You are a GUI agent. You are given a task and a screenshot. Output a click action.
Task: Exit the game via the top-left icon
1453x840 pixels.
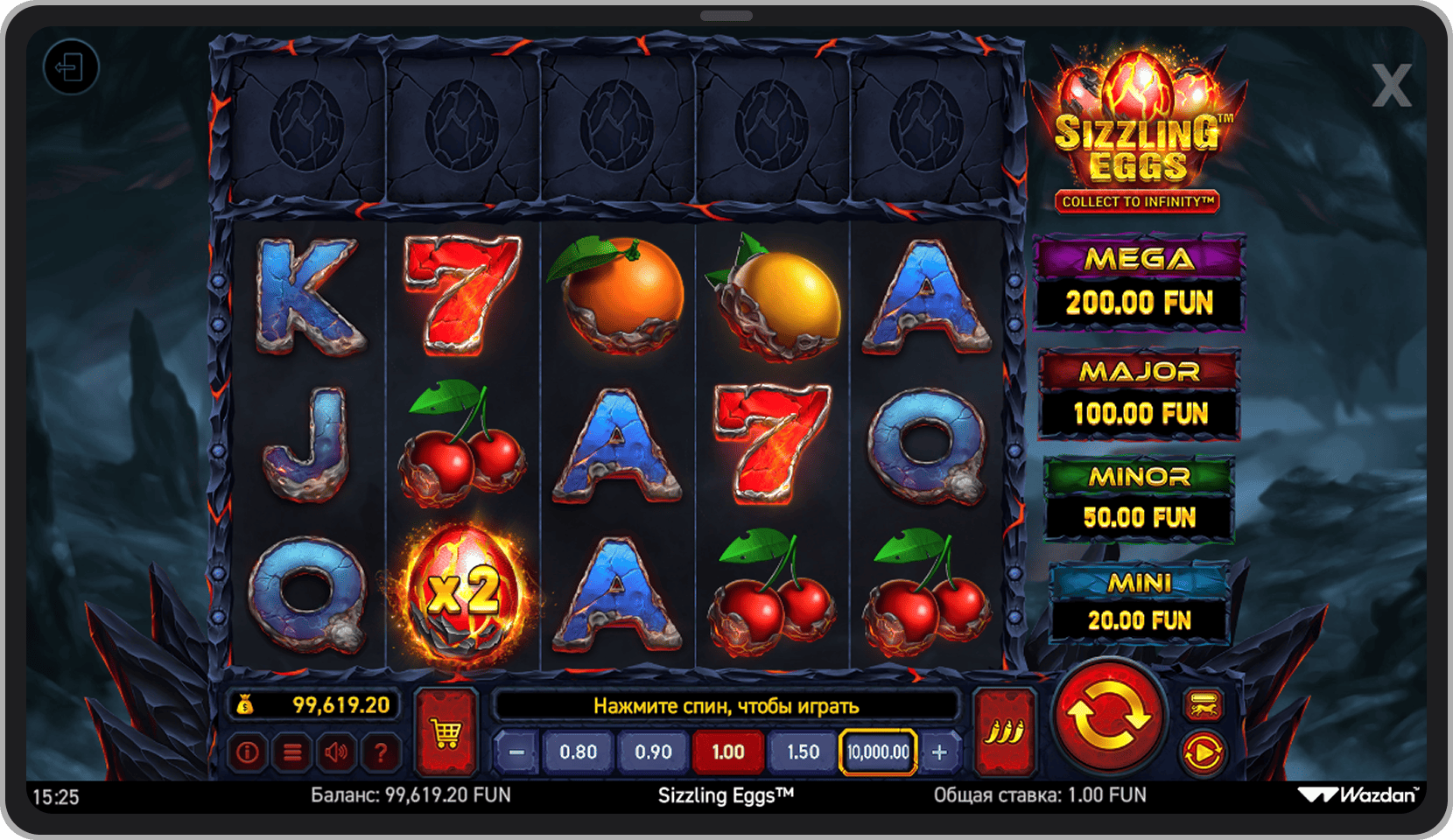coord(70,67)
